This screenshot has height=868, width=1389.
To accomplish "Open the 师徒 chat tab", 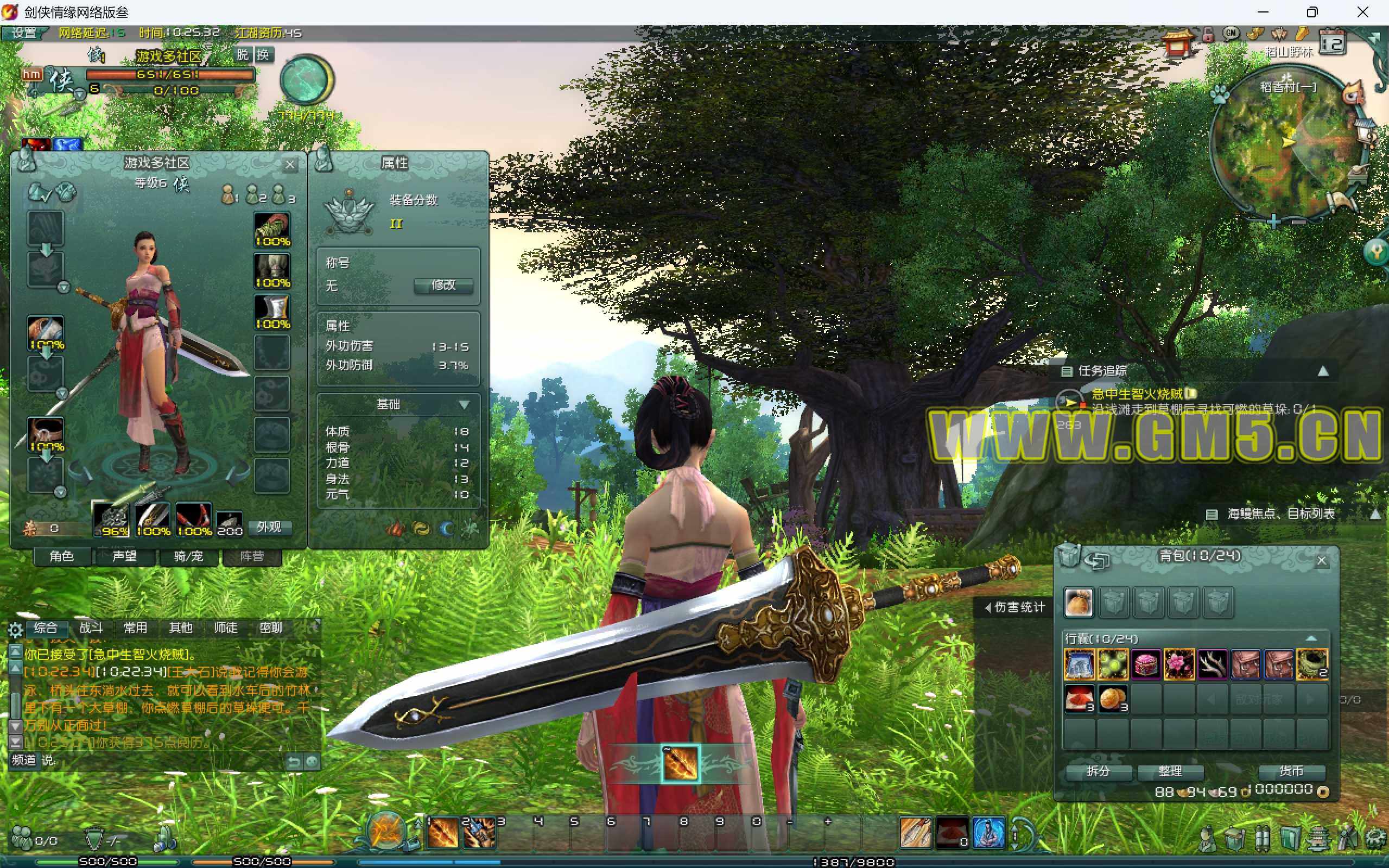I will click(226, 628).
